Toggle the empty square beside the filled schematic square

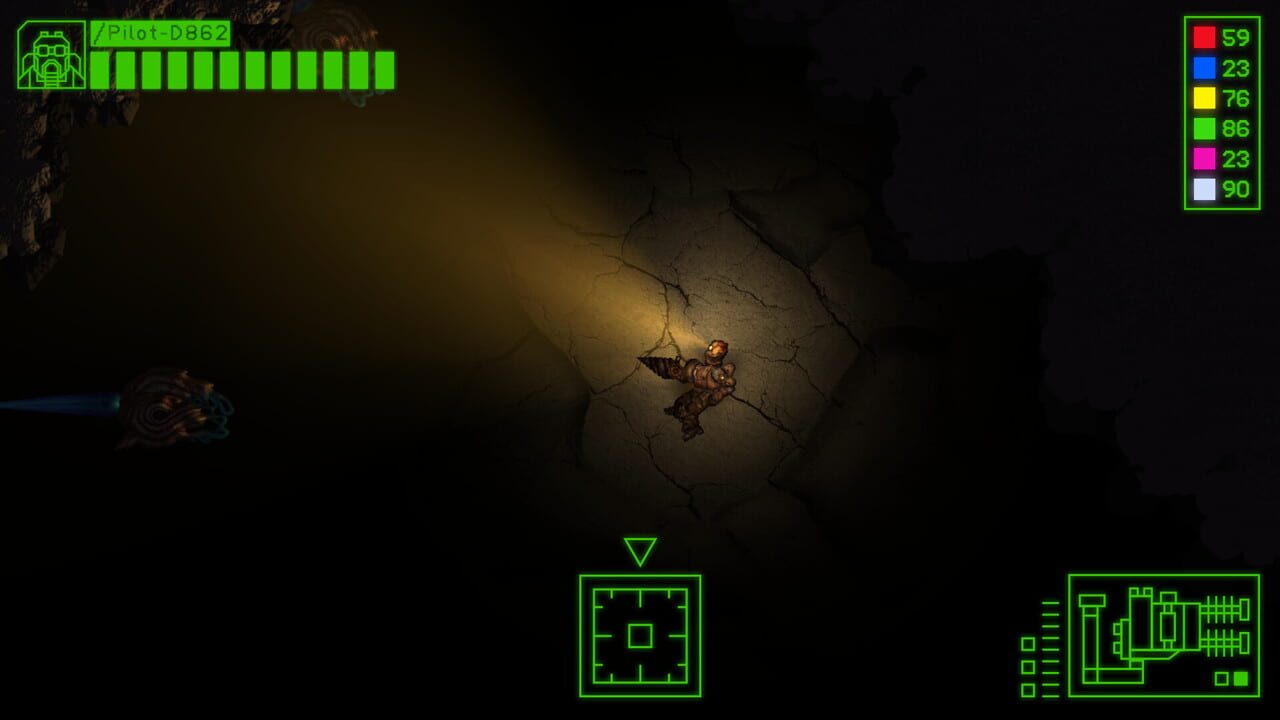click(1221, 677)
